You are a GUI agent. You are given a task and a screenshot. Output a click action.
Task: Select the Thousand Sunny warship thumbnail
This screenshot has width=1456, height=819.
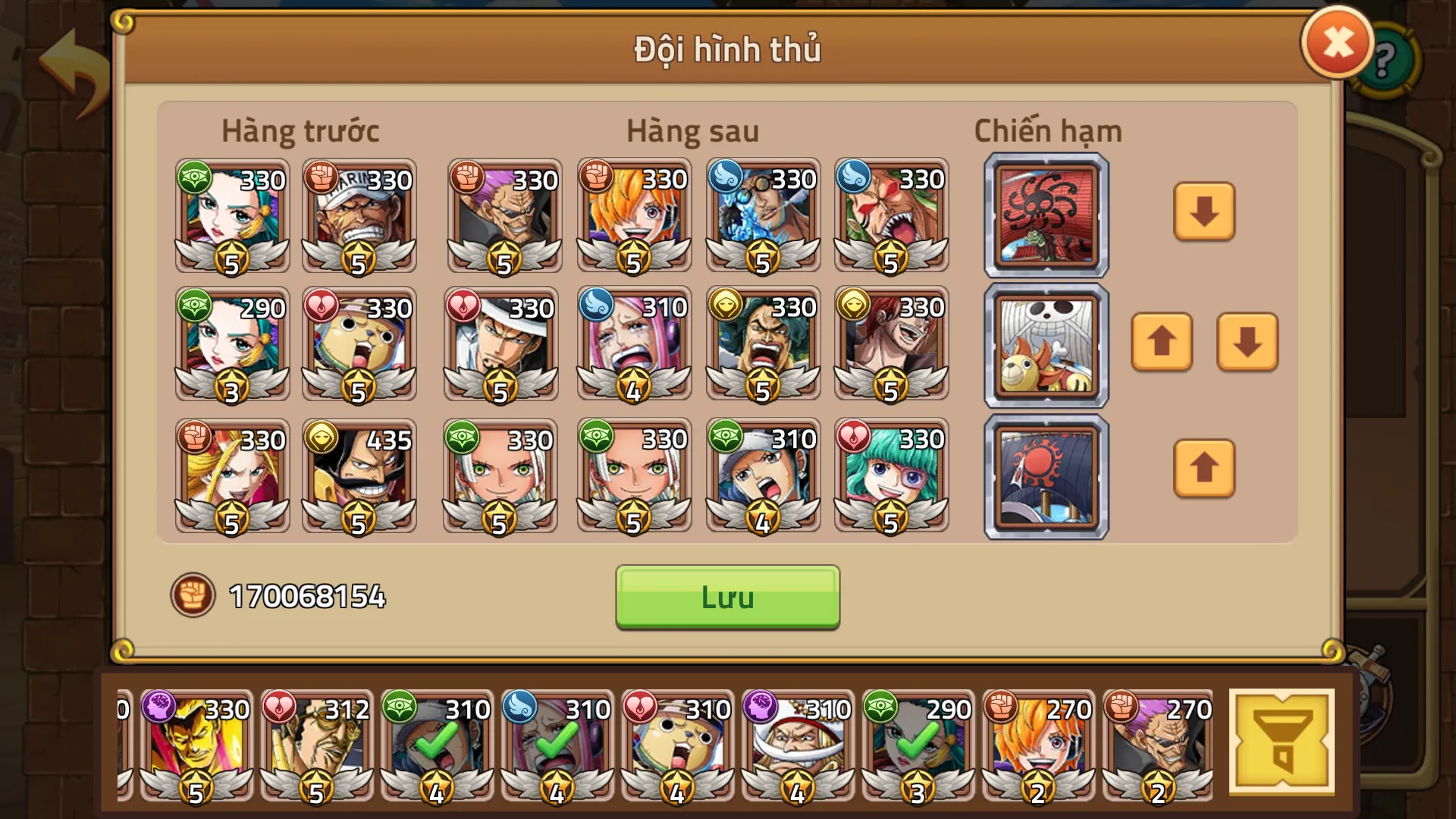click(x=1045, y=344)
